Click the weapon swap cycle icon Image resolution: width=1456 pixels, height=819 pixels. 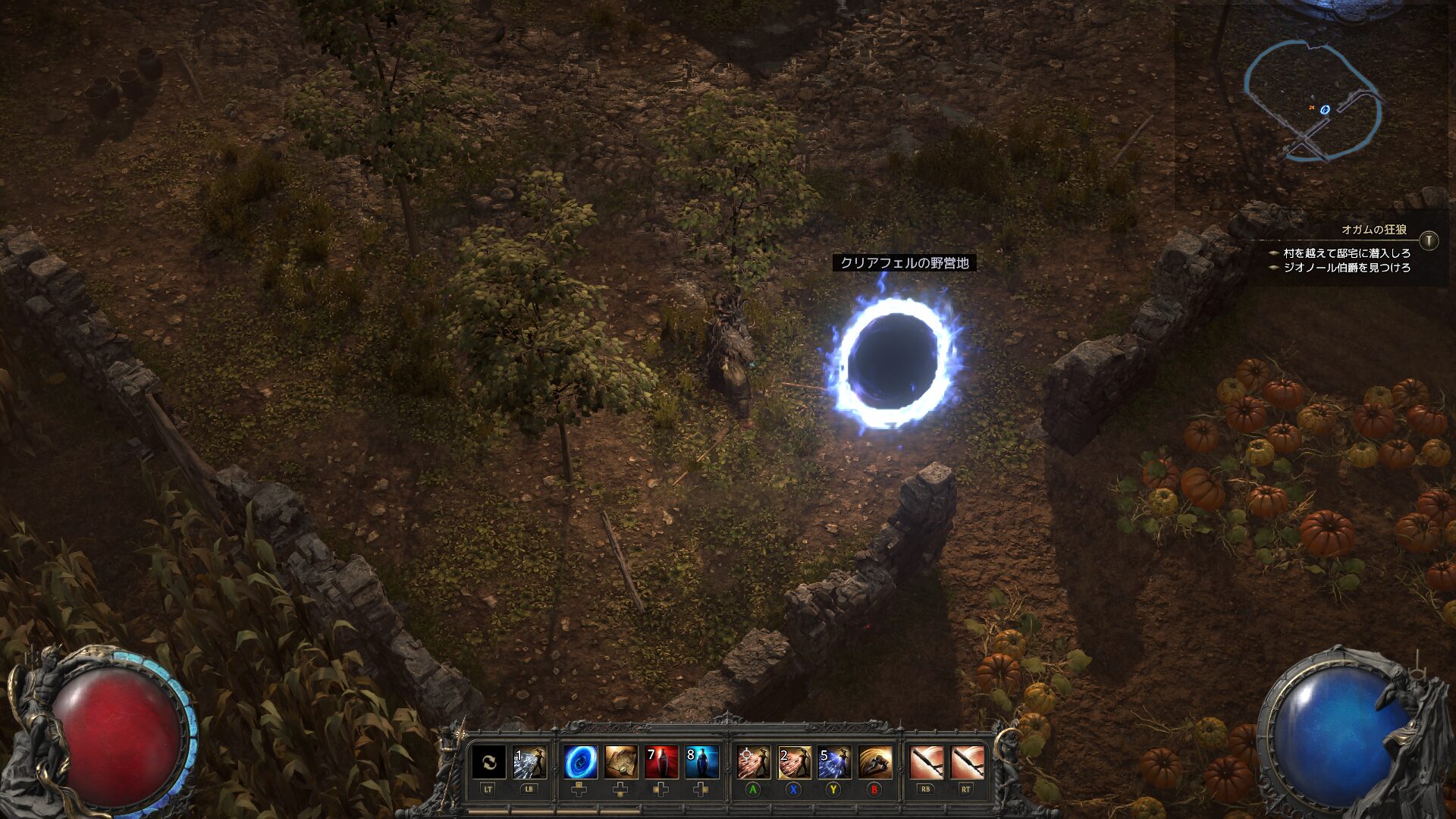489,763
